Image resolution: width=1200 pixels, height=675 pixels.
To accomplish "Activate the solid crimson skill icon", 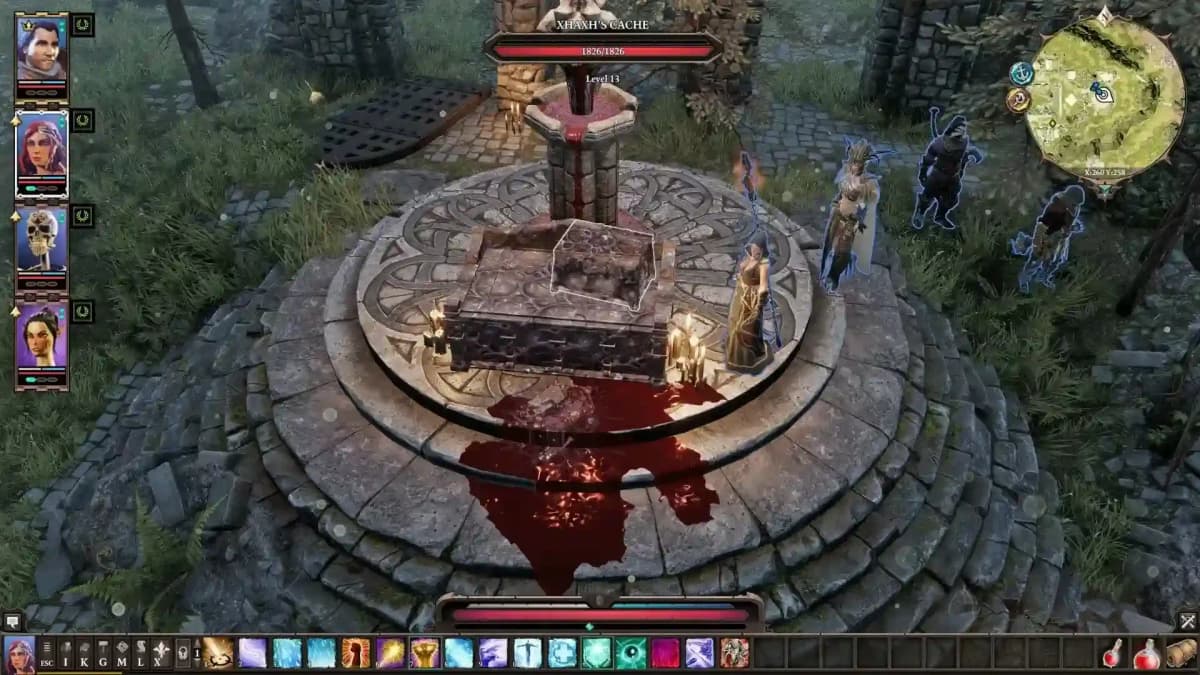I will 665,653.
